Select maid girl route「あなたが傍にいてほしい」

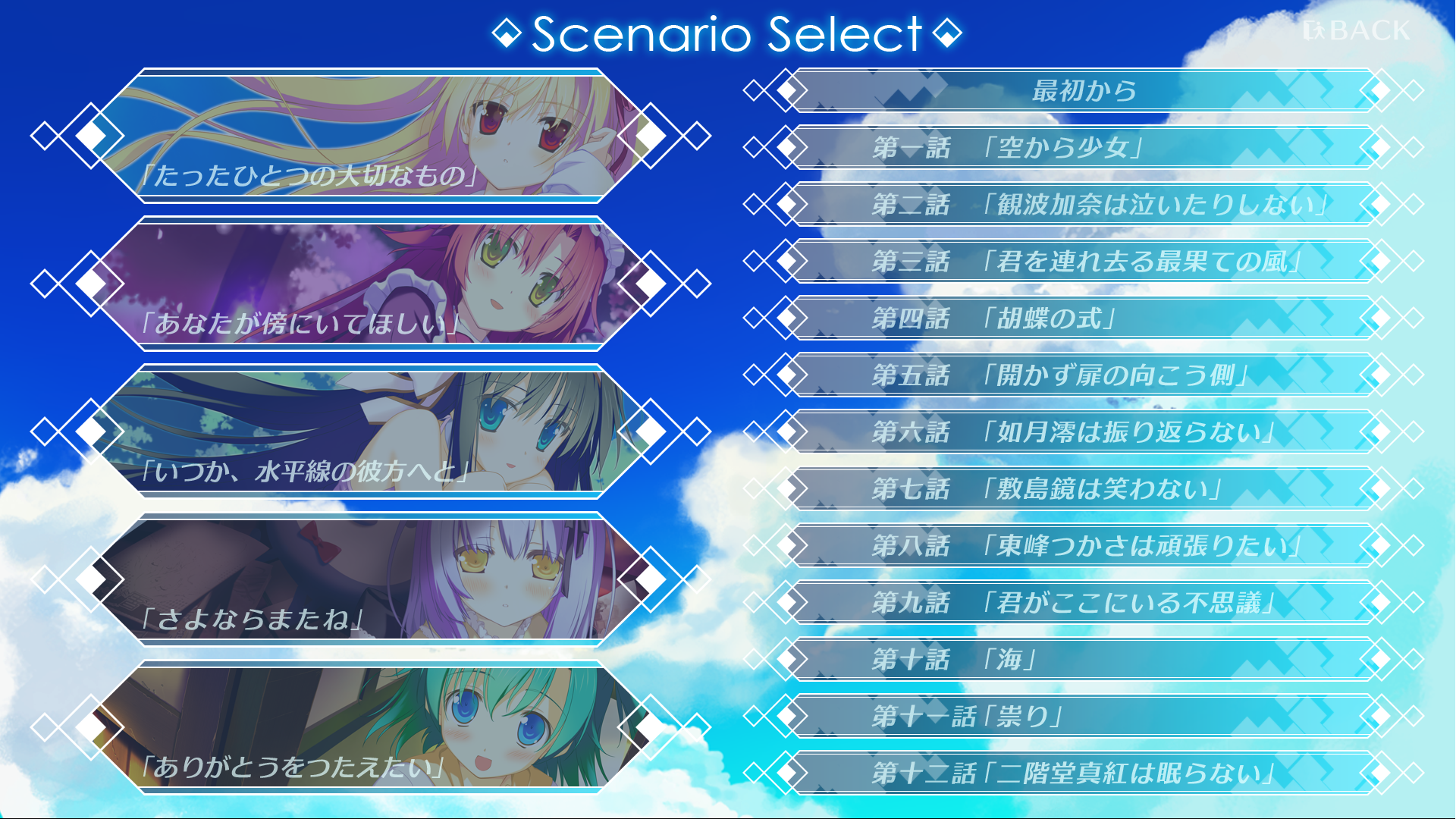click(370, 284)
